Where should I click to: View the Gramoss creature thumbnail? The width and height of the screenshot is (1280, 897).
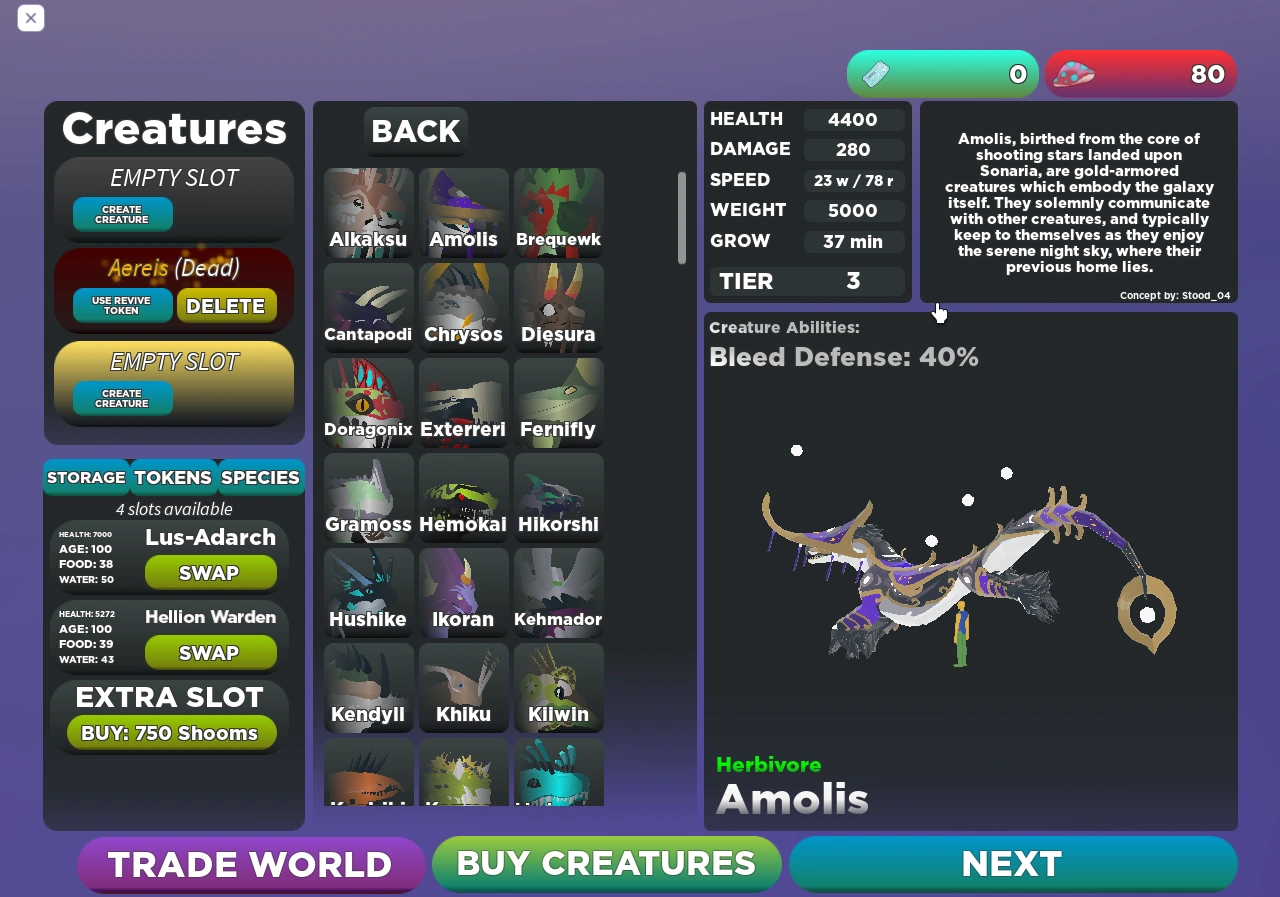(x=368, y=497)
